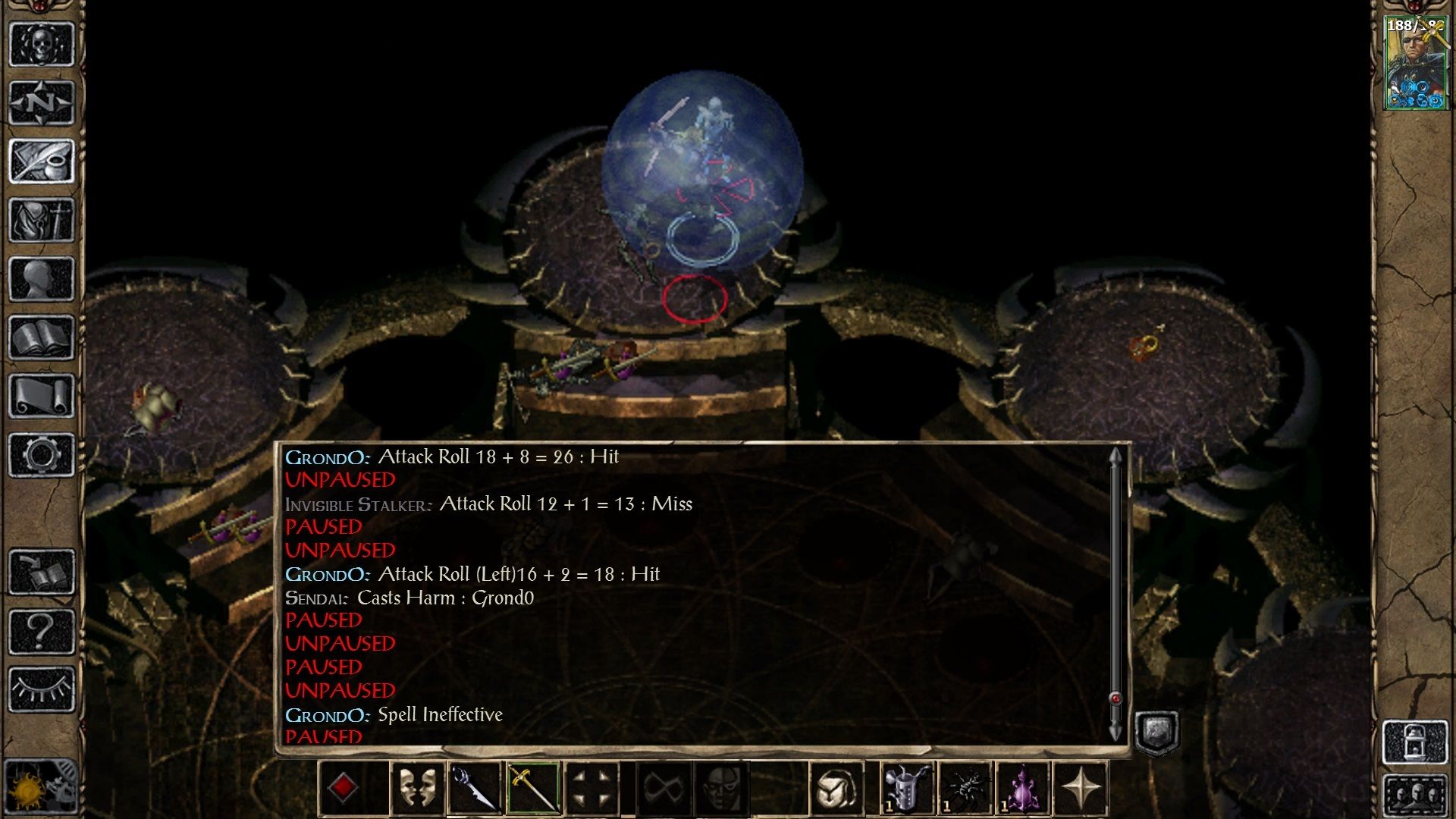Open the area map compass button
The width and height of the screenshot is (1456, 819).
coord(41,102)
